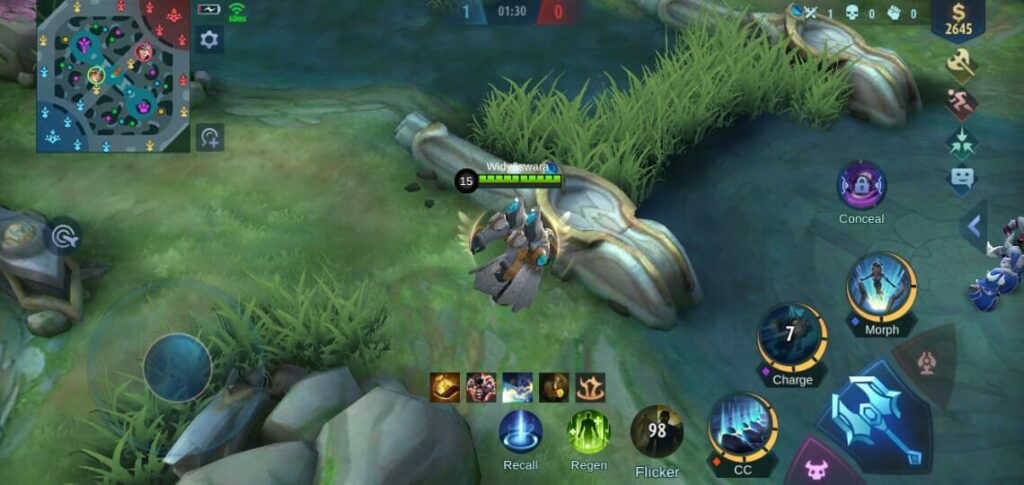Cast the CC skill
The width and height of the screenshot is (1024, 485).
click(x=742, y=426)
